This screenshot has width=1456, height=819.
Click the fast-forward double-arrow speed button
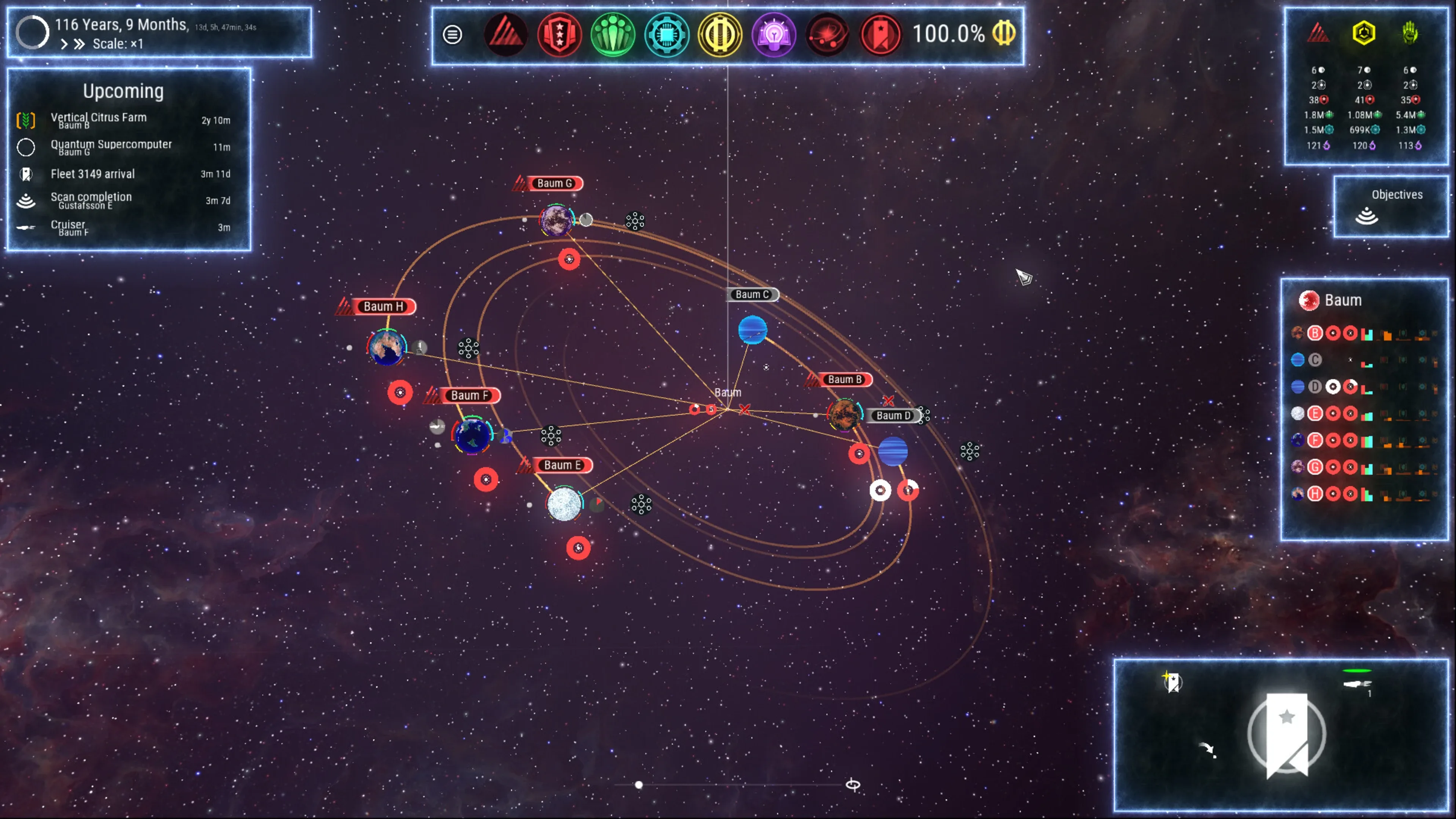pos(80,44)
